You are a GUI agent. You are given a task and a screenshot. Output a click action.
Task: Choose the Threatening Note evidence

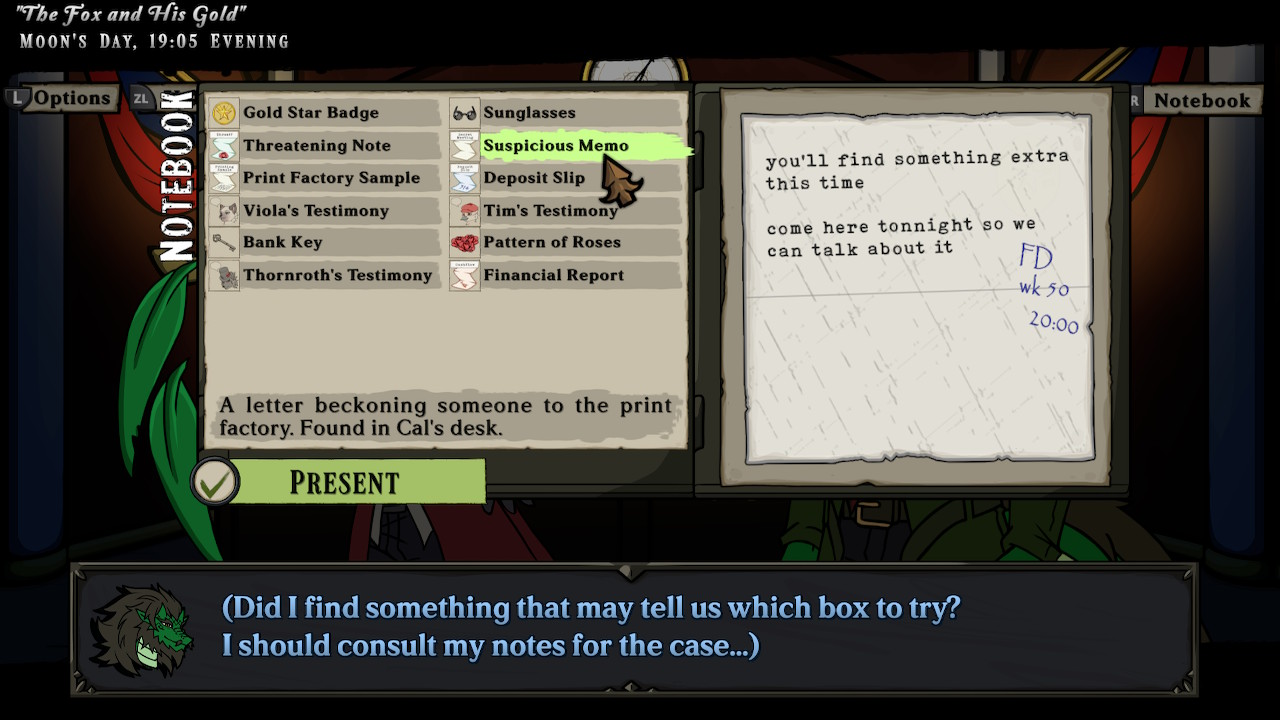(316, 146)
